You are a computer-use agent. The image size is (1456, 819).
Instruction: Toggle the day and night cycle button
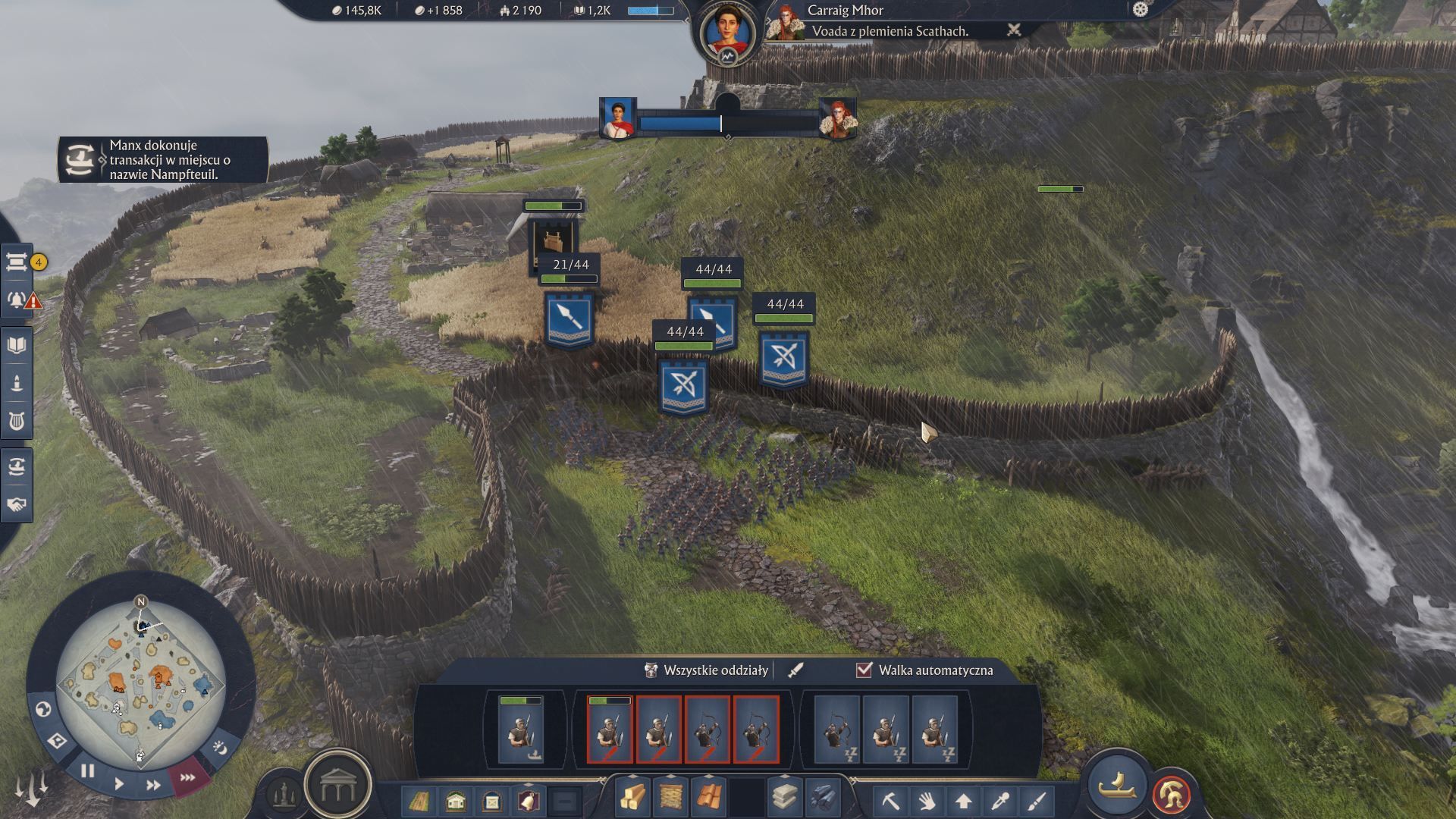click(x=220, y=748)
